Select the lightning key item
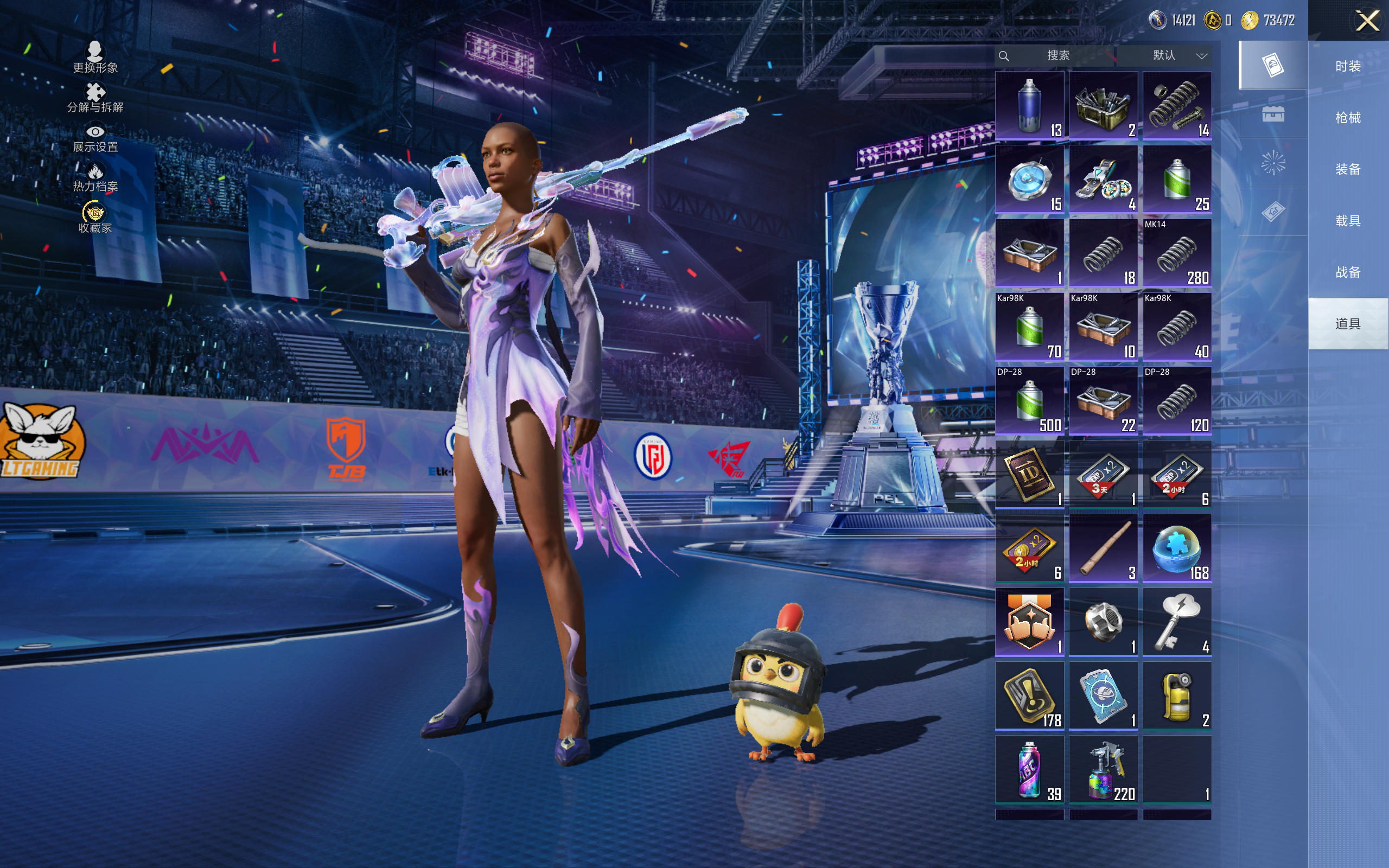 (1177, 622)
